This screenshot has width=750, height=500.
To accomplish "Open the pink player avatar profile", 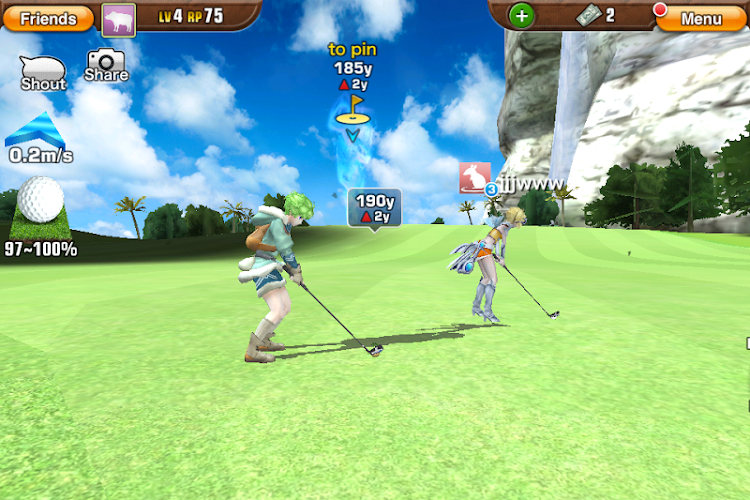I will click(x=119, y=18).
